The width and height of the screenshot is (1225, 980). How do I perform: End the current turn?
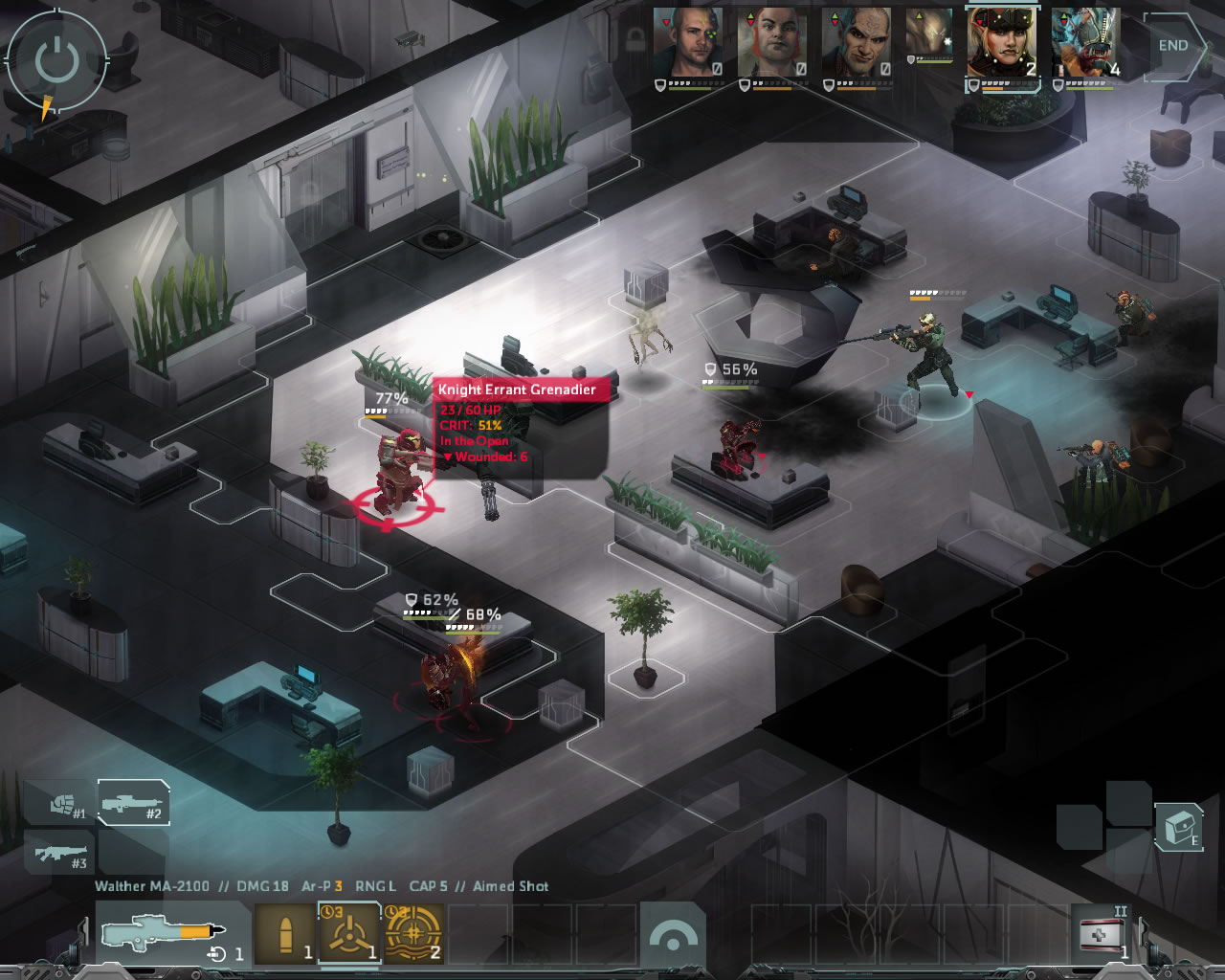(x=1173, y=46)
